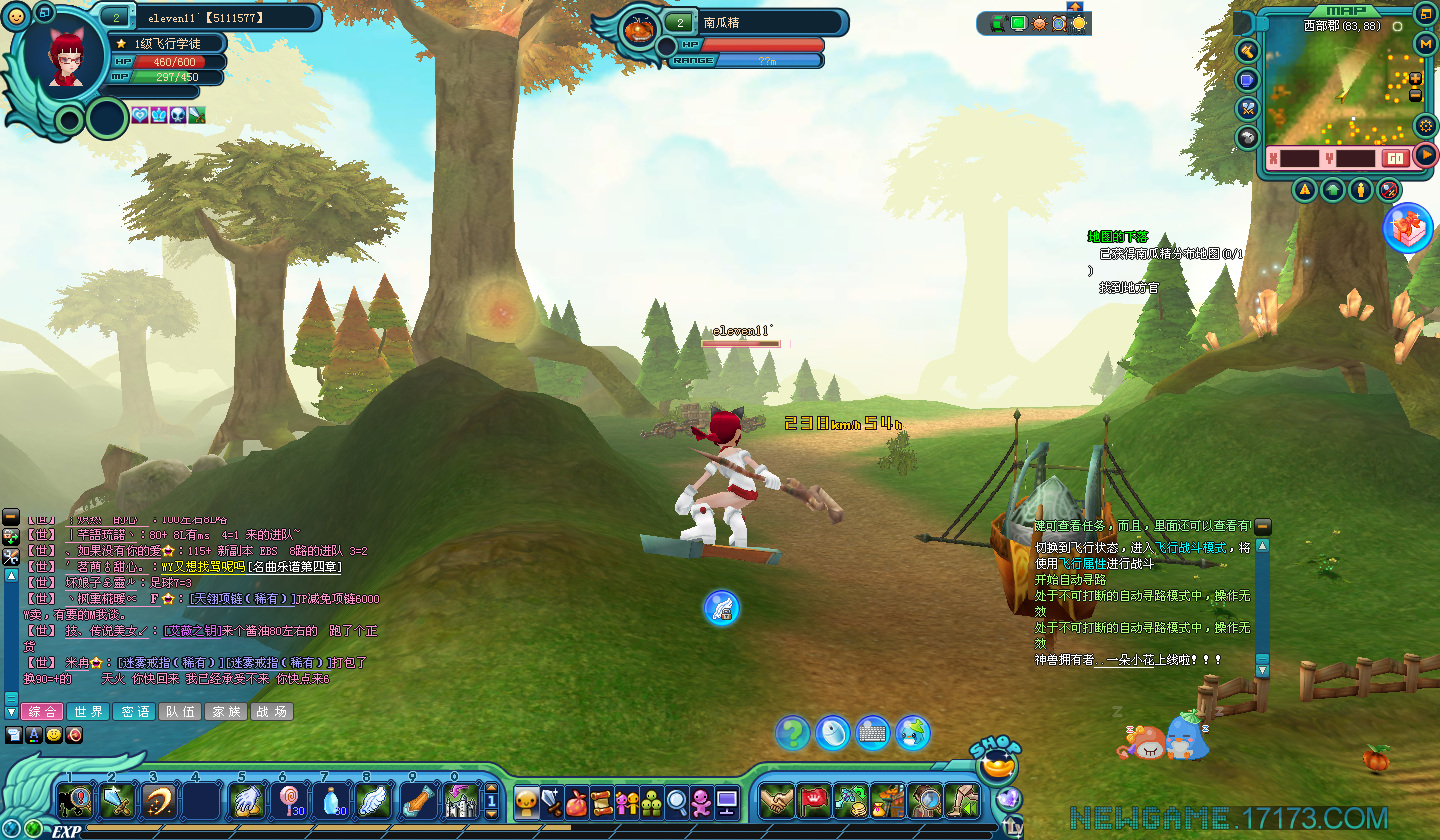The width and height of the screenshot is (1440, 840).
Task: Click the GO button under the minimap
Action: [1395, 158]
